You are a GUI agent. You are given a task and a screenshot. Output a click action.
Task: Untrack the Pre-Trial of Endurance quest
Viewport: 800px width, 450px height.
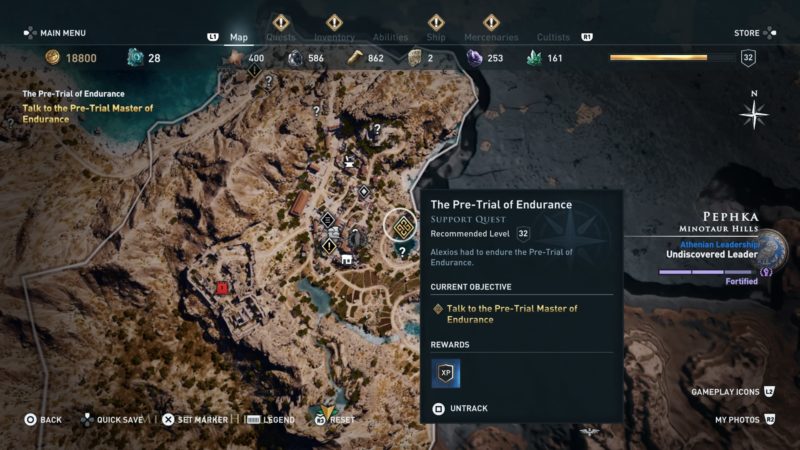468,409
